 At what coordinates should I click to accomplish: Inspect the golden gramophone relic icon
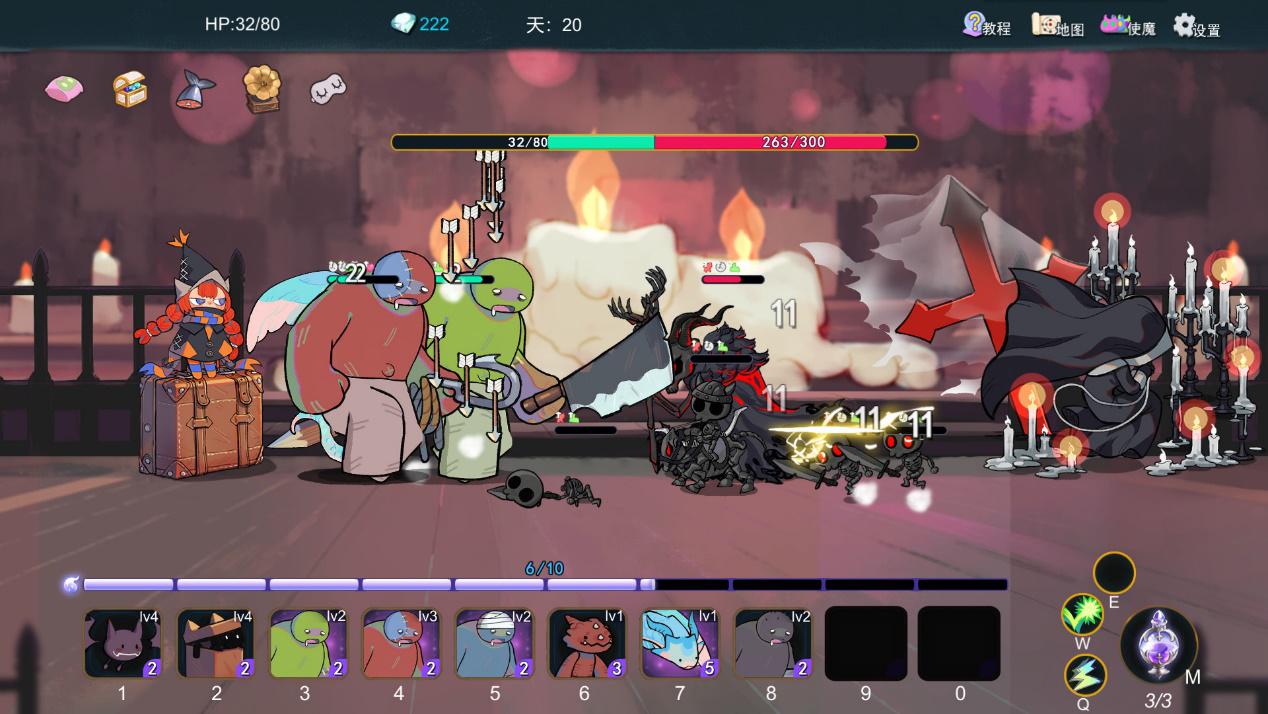(262, 88)
